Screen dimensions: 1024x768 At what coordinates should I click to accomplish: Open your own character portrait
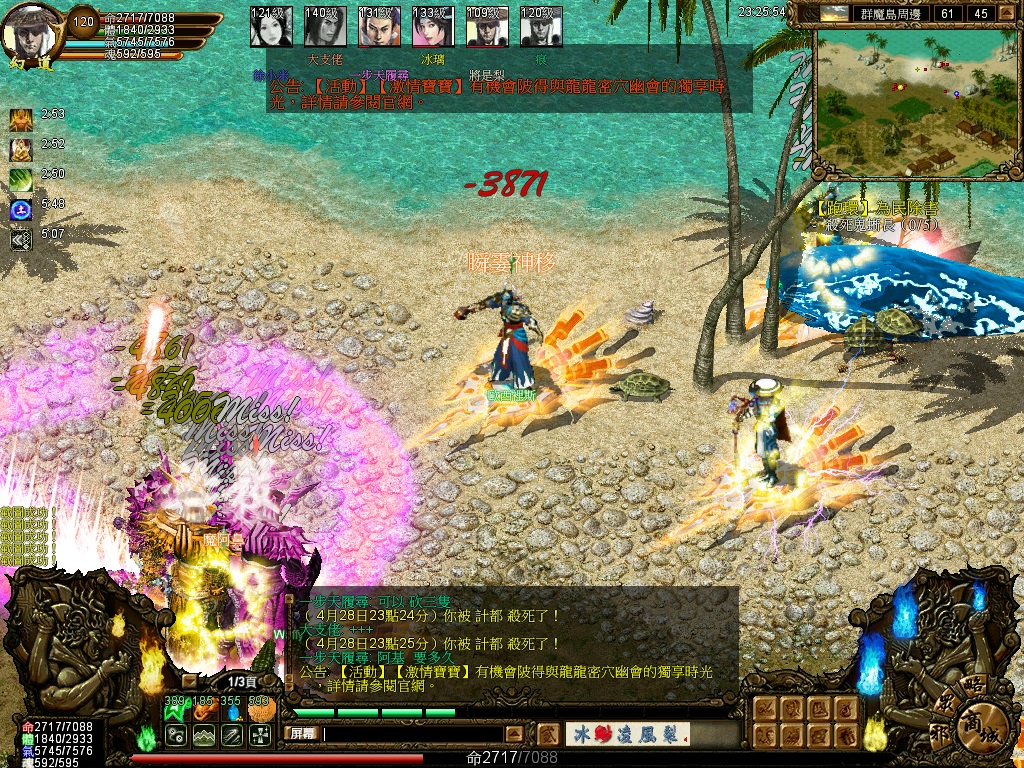[30, 32]
